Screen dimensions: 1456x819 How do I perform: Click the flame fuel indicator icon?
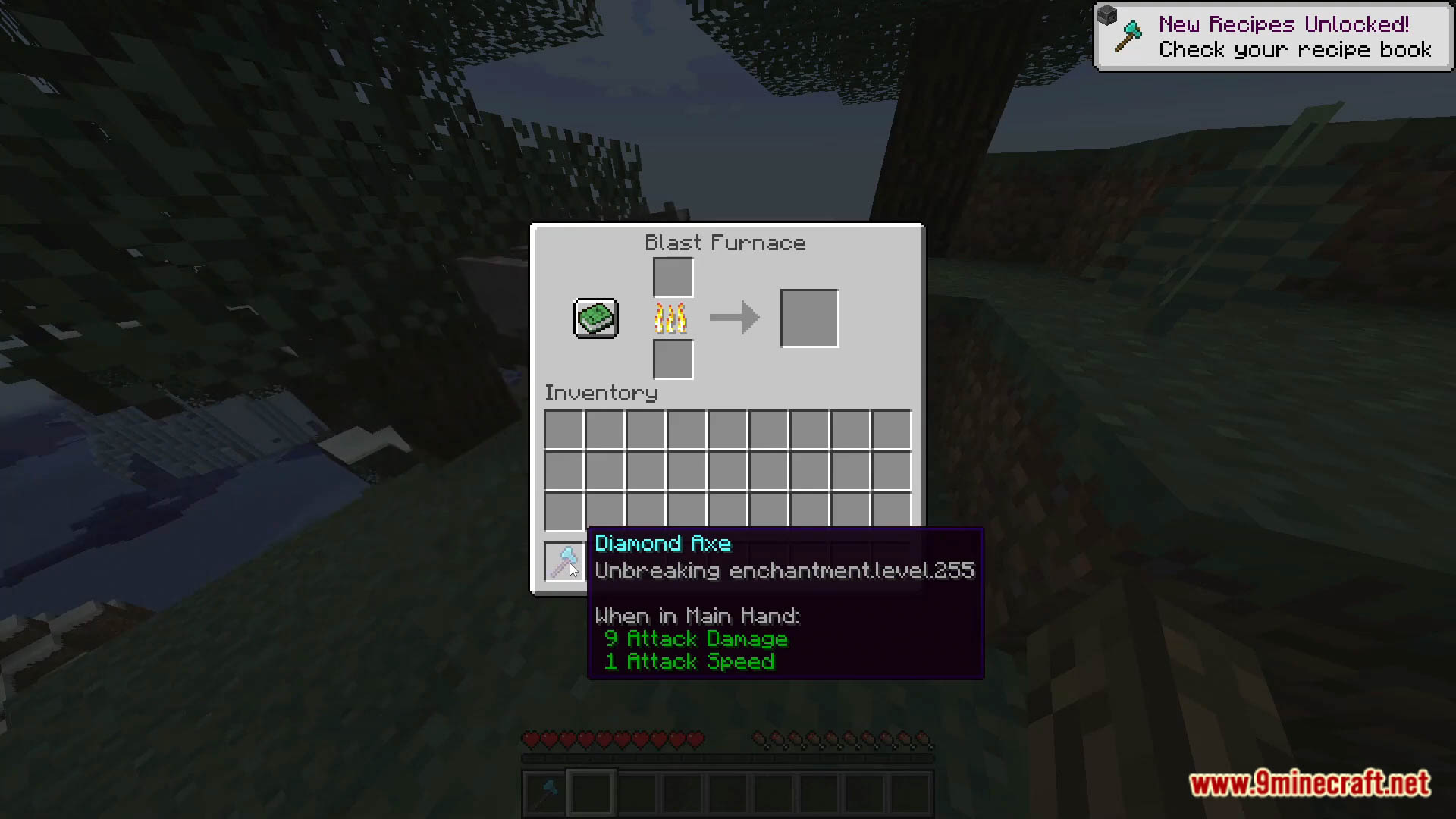pos(670,318)
